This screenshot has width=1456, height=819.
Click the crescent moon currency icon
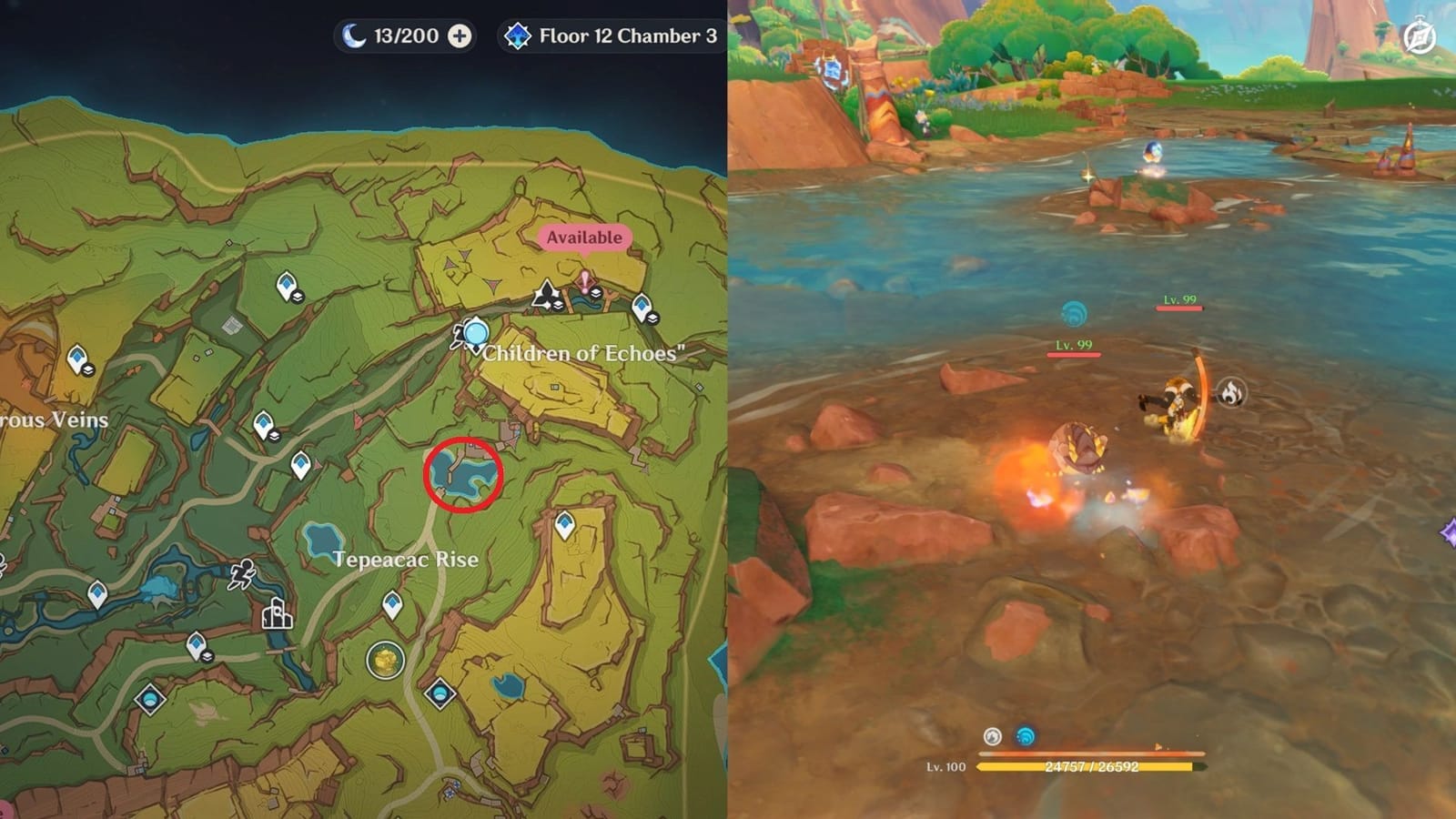coord(355,37)
